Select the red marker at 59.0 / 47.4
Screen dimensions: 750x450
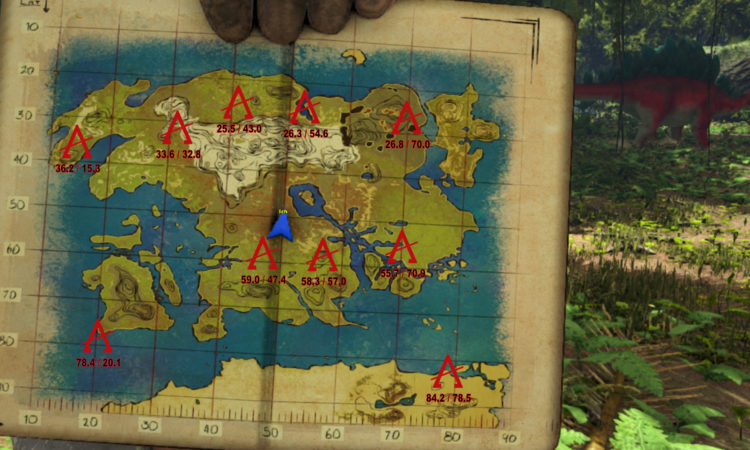pos(262,255)
